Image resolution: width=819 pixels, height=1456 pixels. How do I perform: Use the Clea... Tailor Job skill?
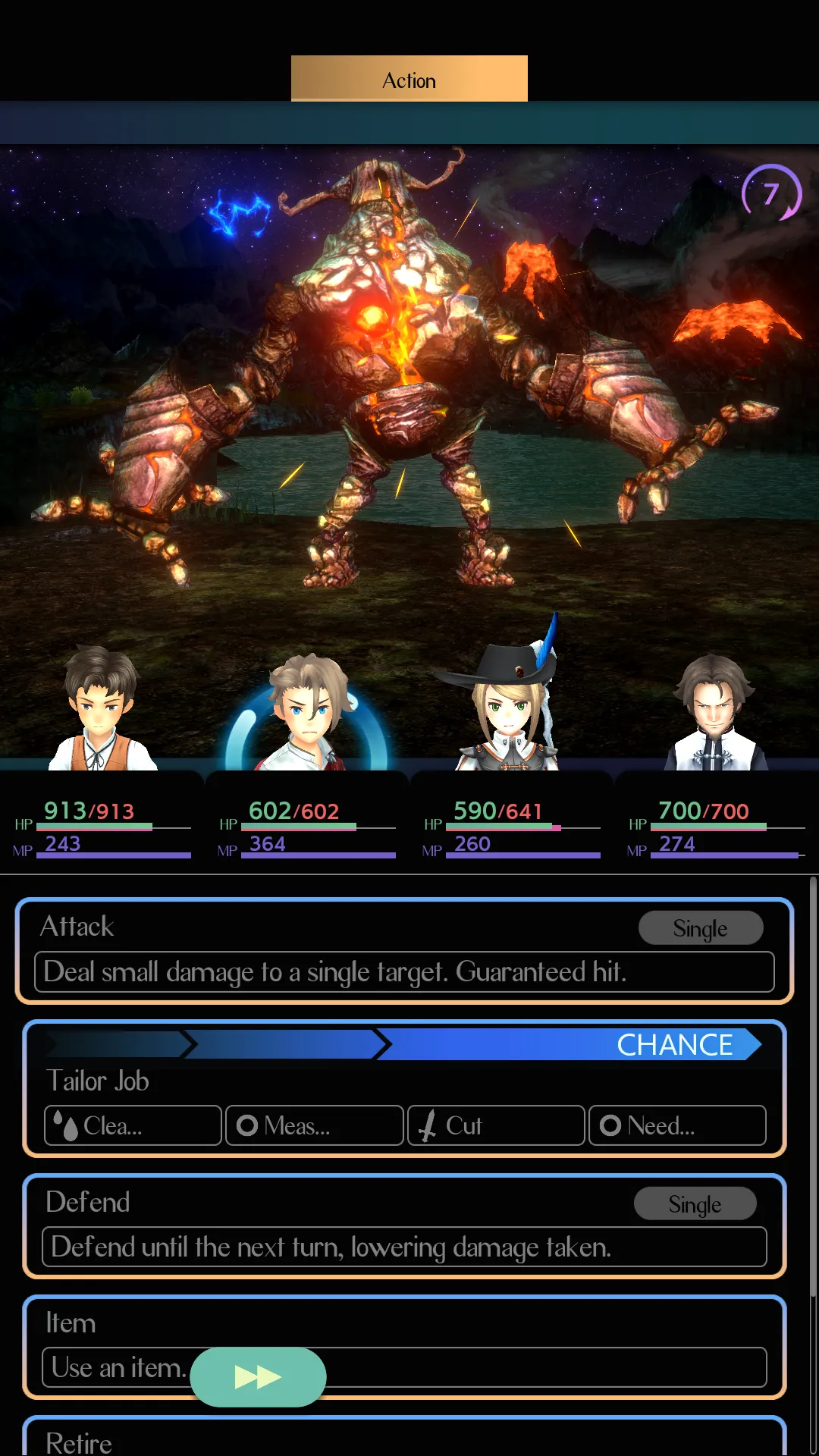(133, 1125)
